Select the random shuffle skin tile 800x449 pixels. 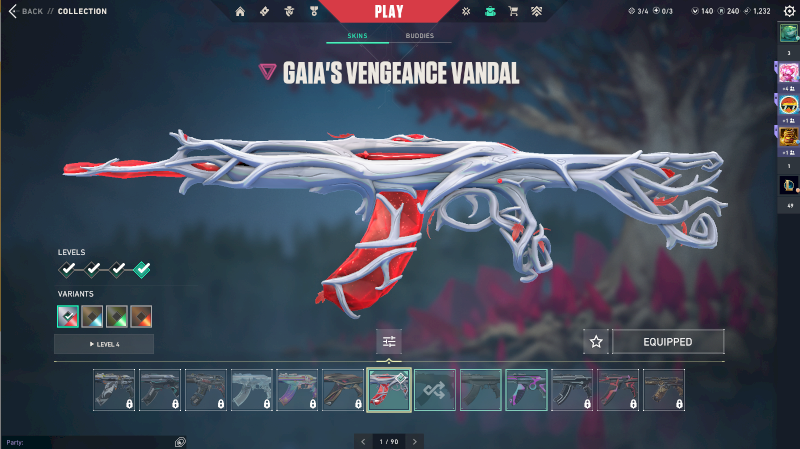(435, 390)
